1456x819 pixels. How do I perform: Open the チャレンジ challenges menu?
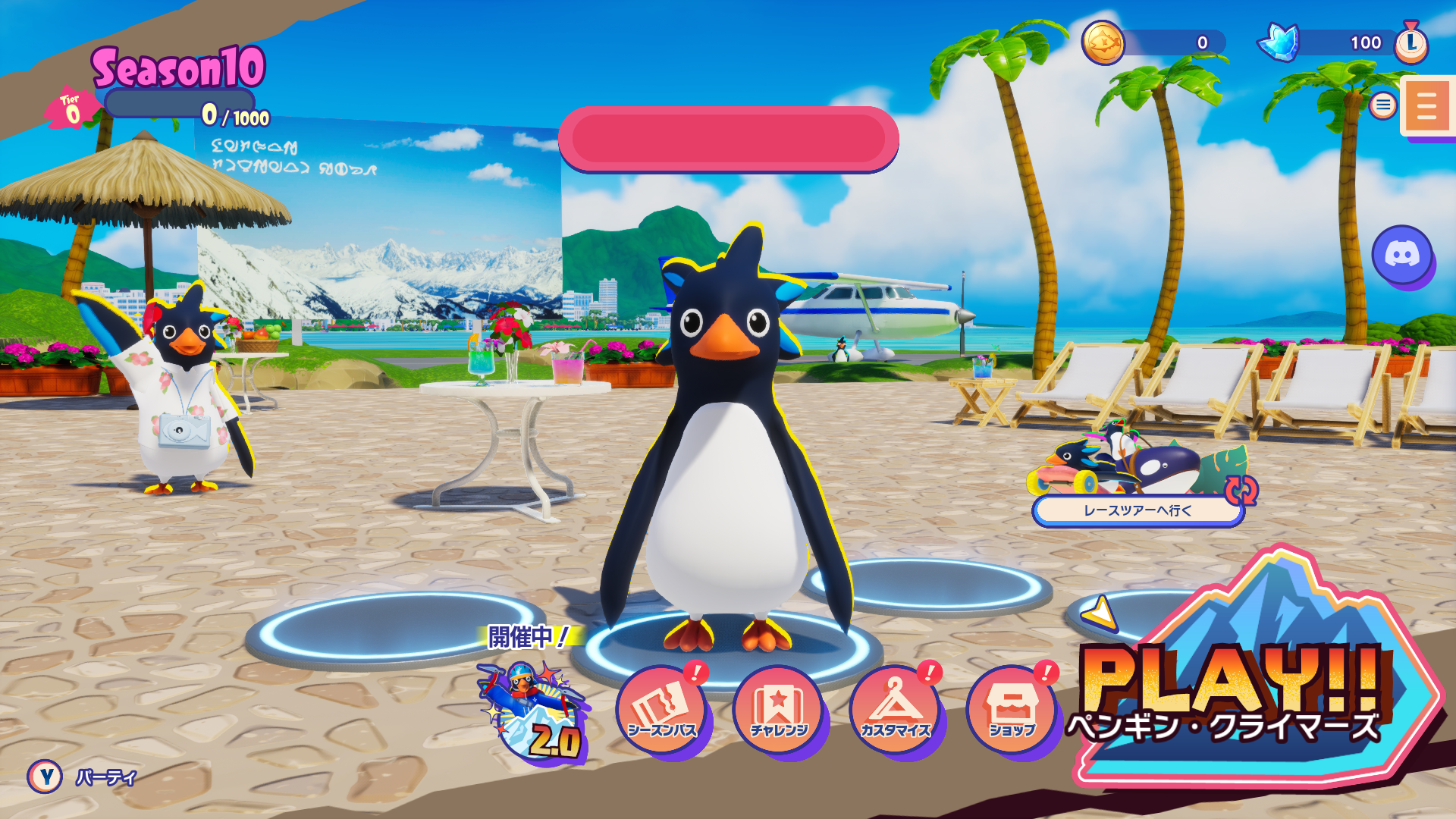coord(779,709)
